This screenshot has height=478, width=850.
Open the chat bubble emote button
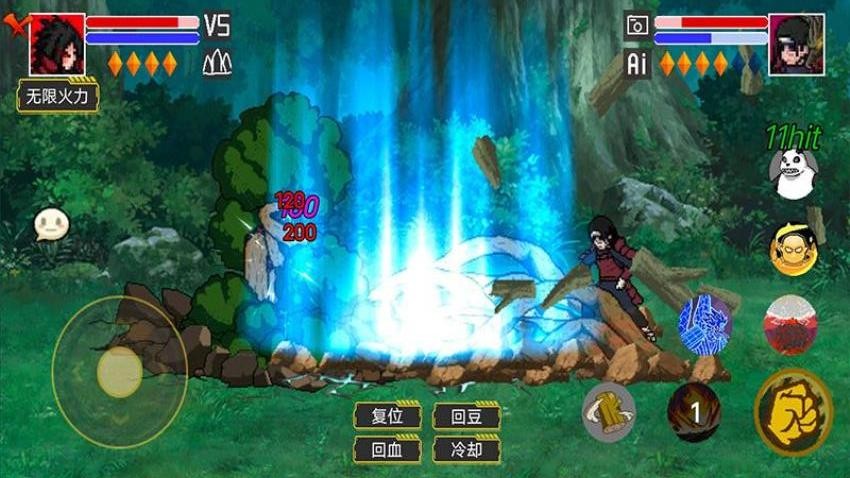tap(50, 224)
